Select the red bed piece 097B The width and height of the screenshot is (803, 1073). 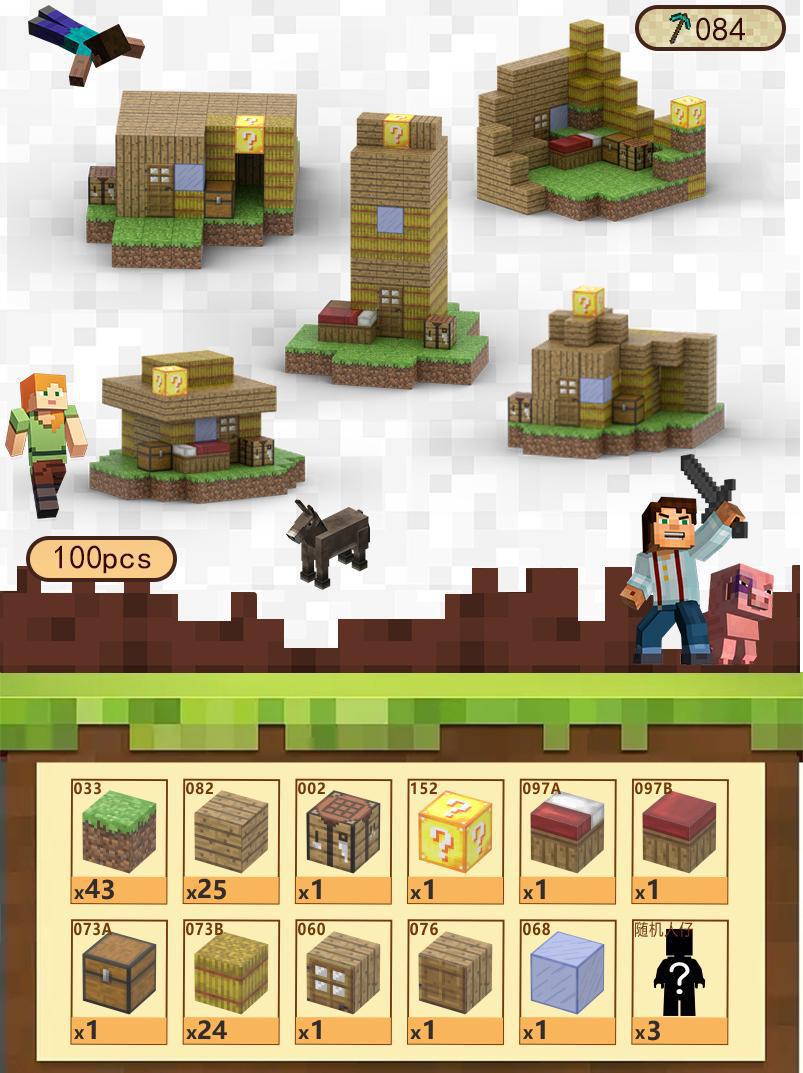coord(679,841)
